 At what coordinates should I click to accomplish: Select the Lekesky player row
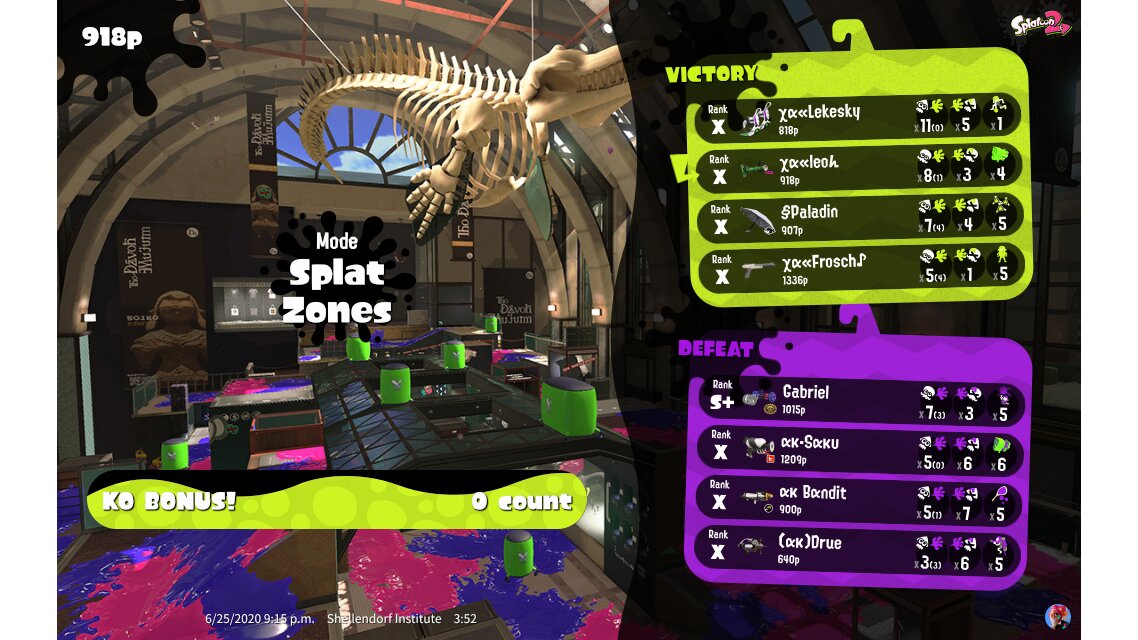pos(858,117)
